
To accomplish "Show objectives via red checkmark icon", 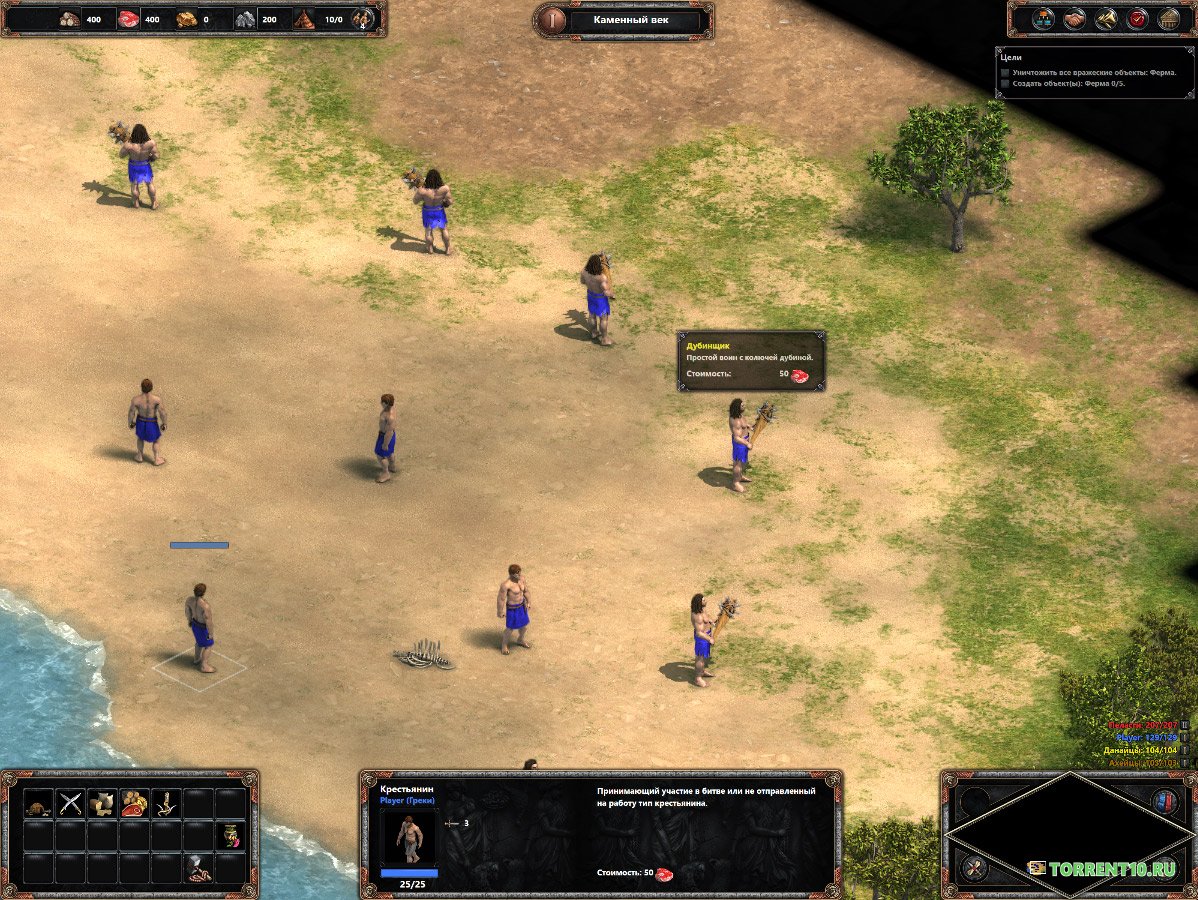I will click(x=1137, y=19).
